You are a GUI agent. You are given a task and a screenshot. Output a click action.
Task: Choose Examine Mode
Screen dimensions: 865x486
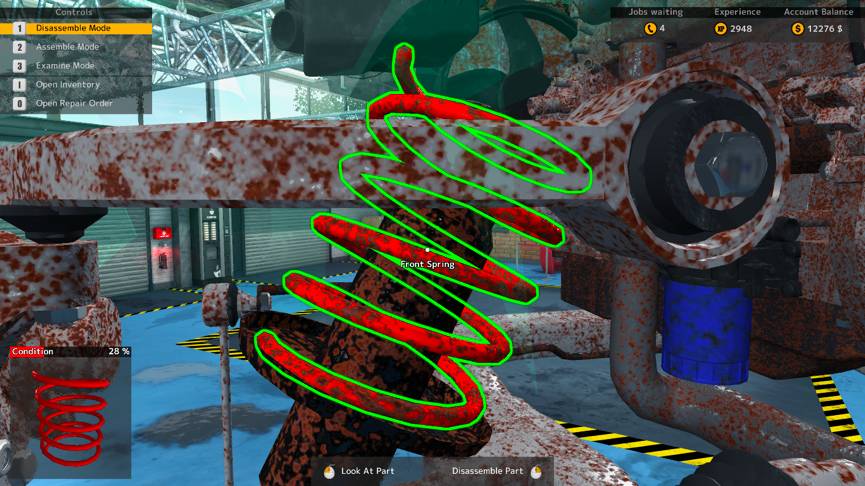pos(66,65)
